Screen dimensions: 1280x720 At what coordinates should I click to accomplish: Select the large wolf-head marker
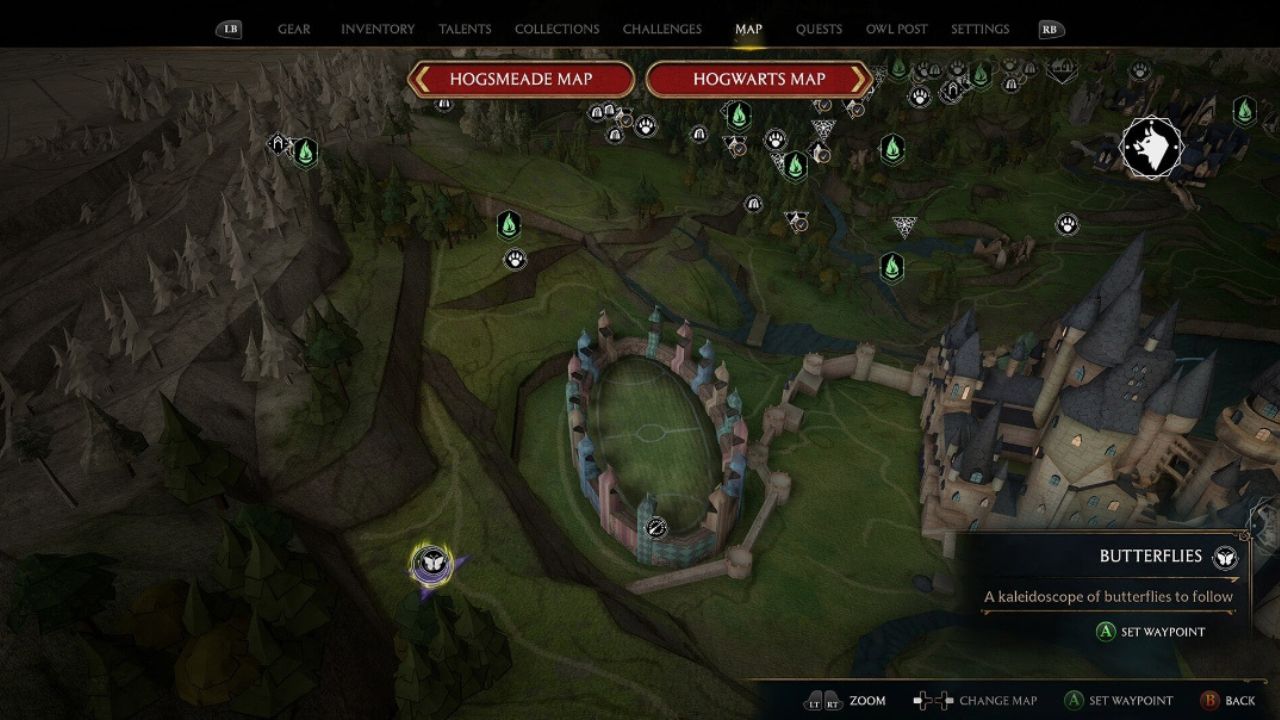pos(1151,148)
